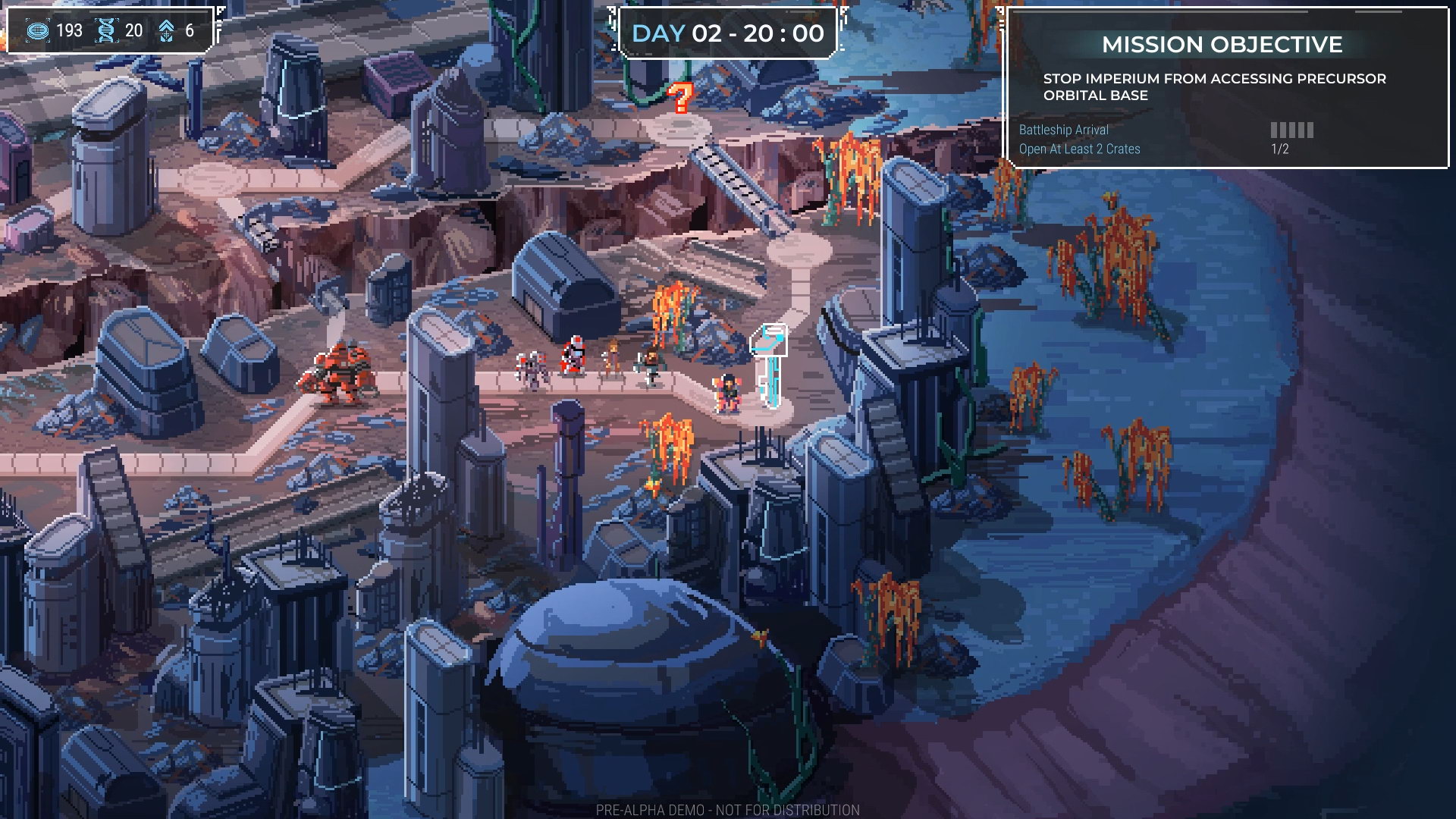Select the Open At Least 2 Crates objective
The width and height of the screenshot is (1456, 819).
1079,149
